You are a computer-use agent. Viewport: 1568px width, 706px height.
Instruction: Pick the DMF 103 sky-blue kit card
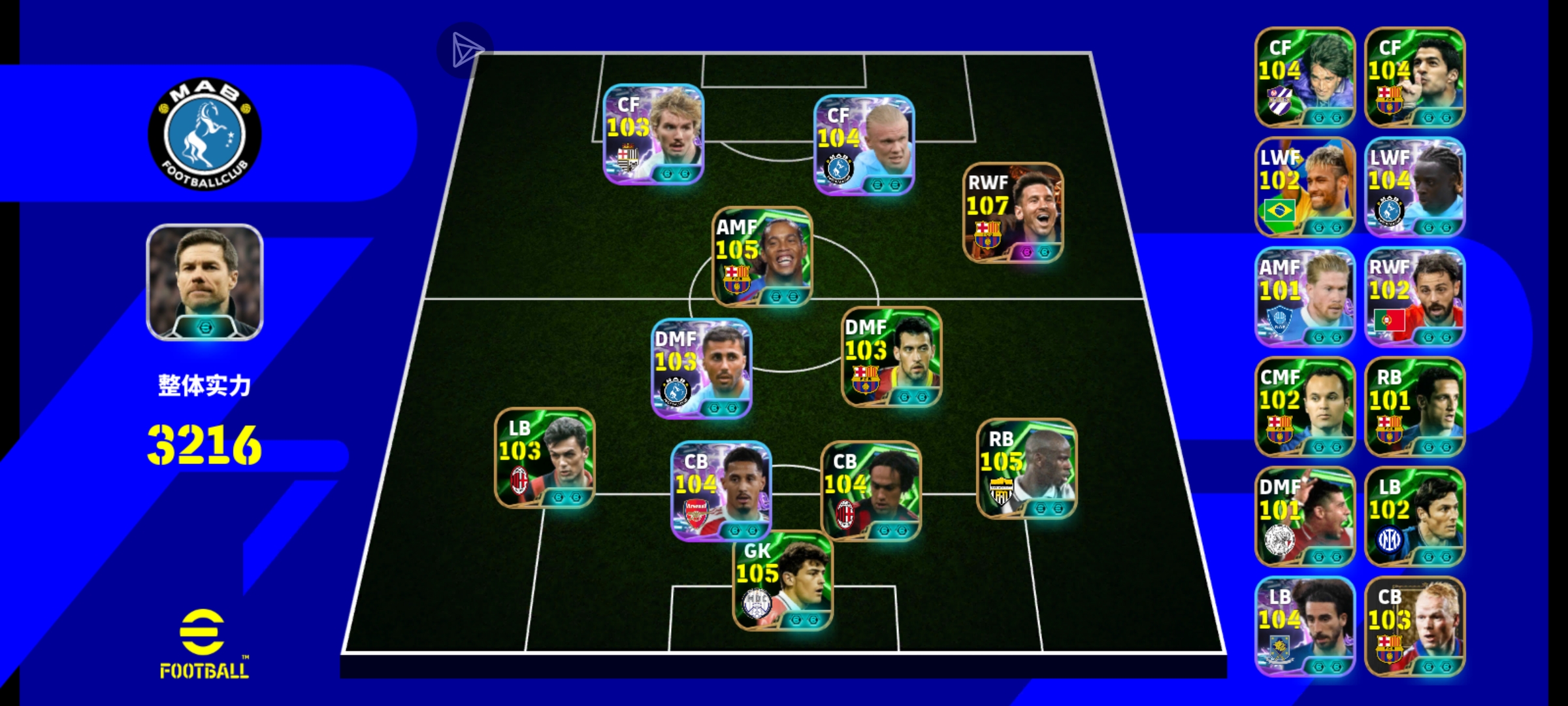[702, 368]
